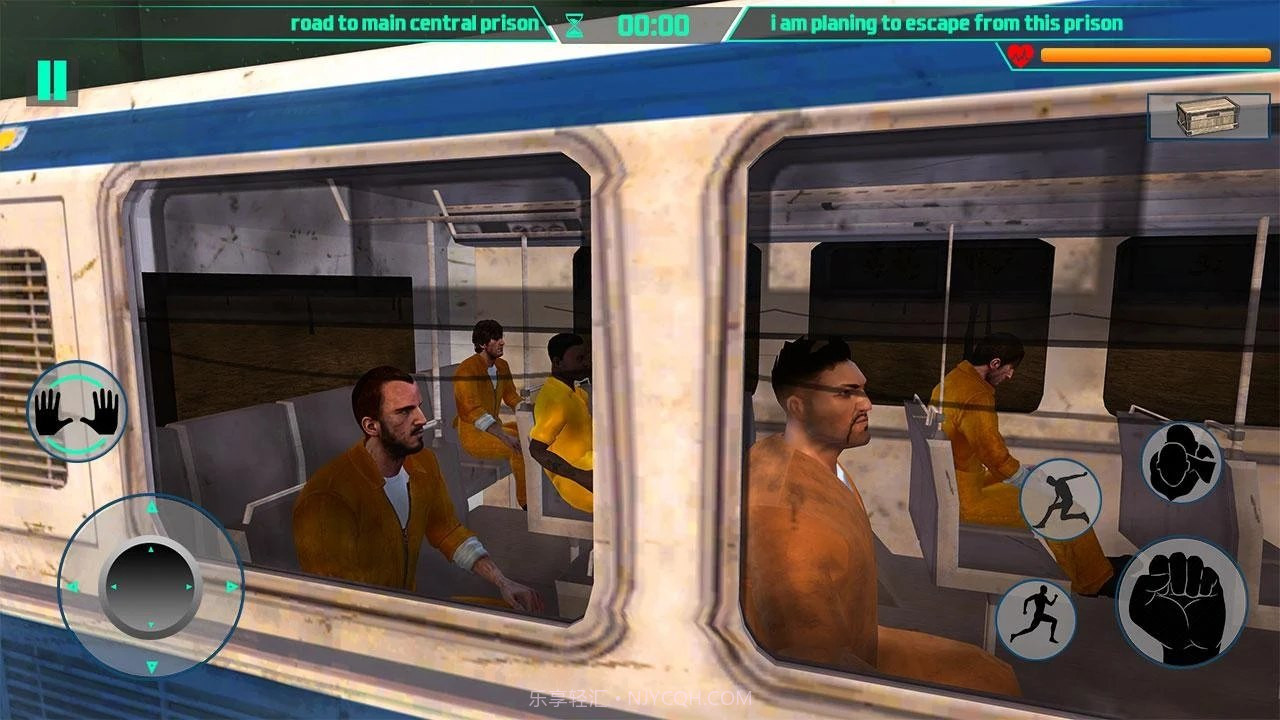Click the virtual movement joystick
Viewport: 1280px width, 720px height.
tap(151, 586)
